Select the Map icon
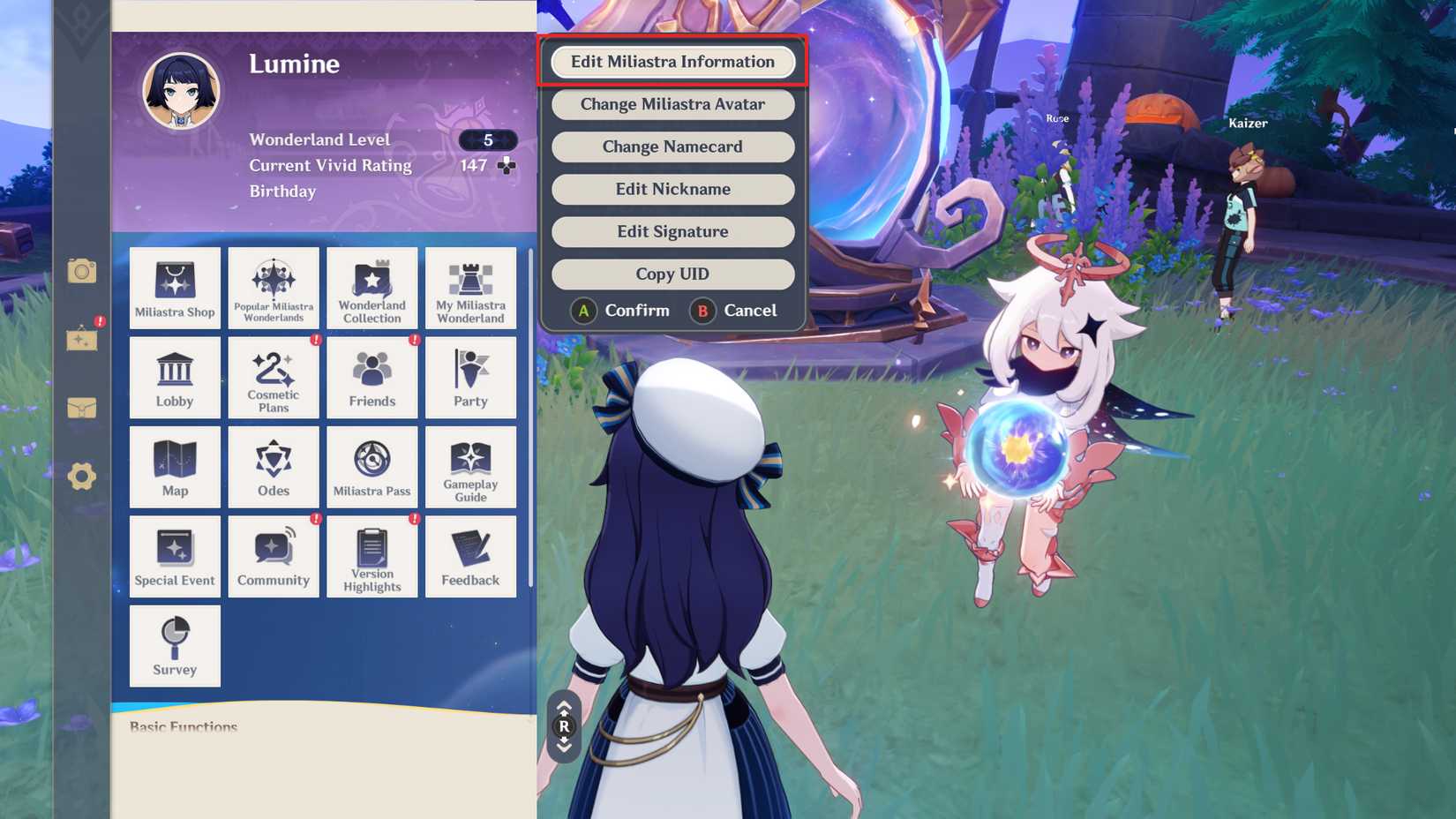1456x819 pixels. pos(174,467)
